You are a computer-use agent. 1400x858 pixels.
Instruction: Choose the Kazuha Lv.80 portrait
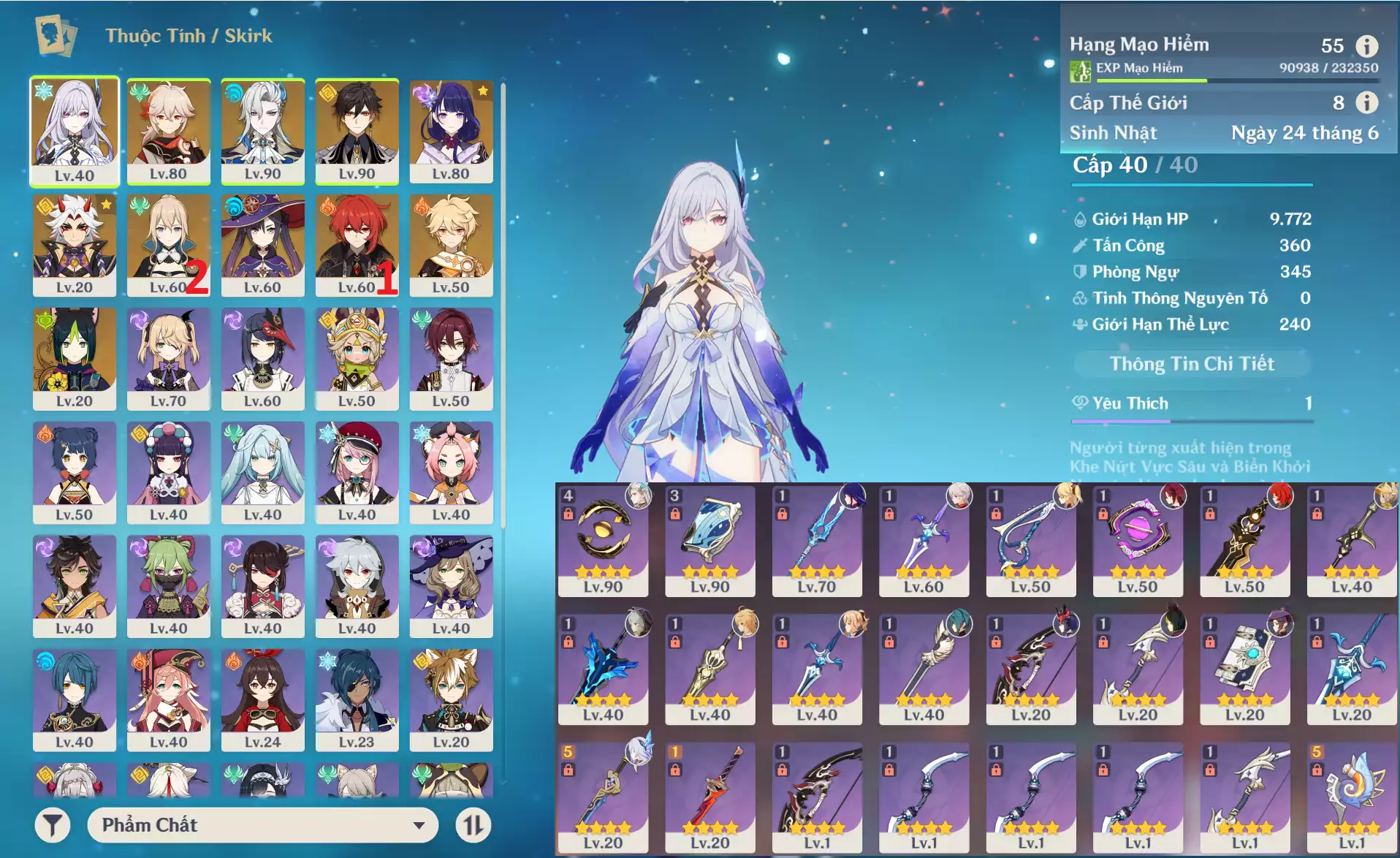click(168, 130)
